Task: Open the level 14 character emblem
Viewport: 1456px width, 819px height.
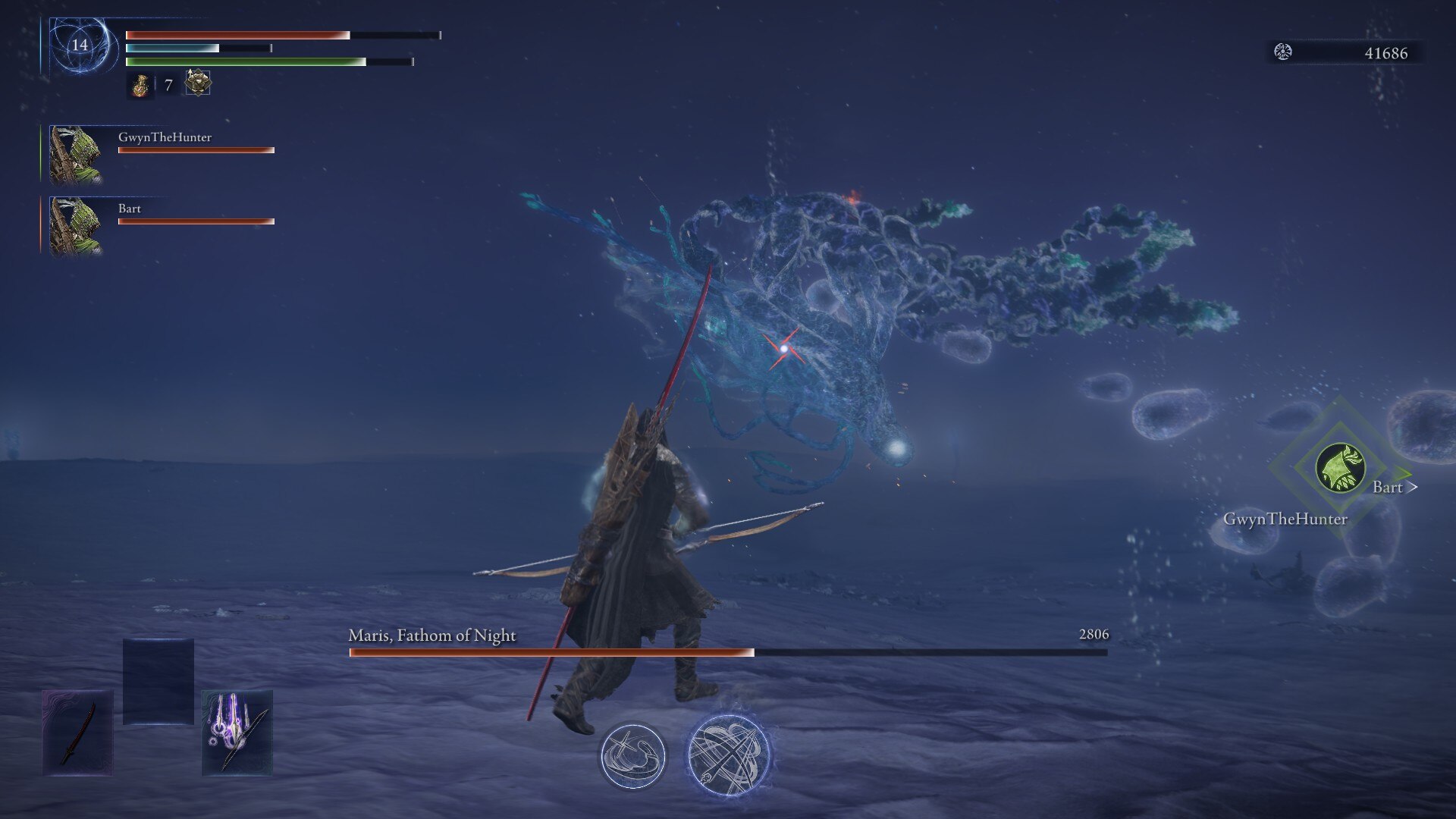Action: click(80, 45)
